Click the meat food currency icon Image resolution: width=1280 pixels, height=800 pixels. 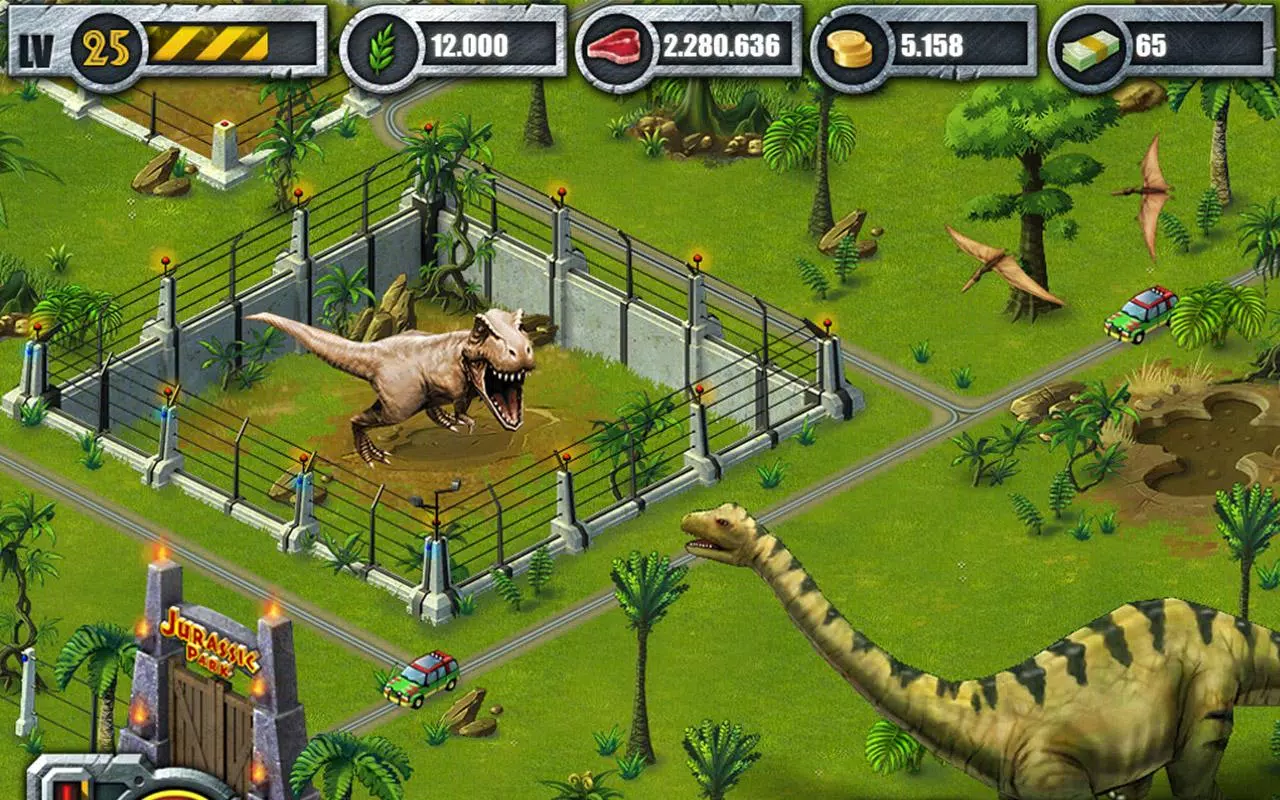[617, 45]
